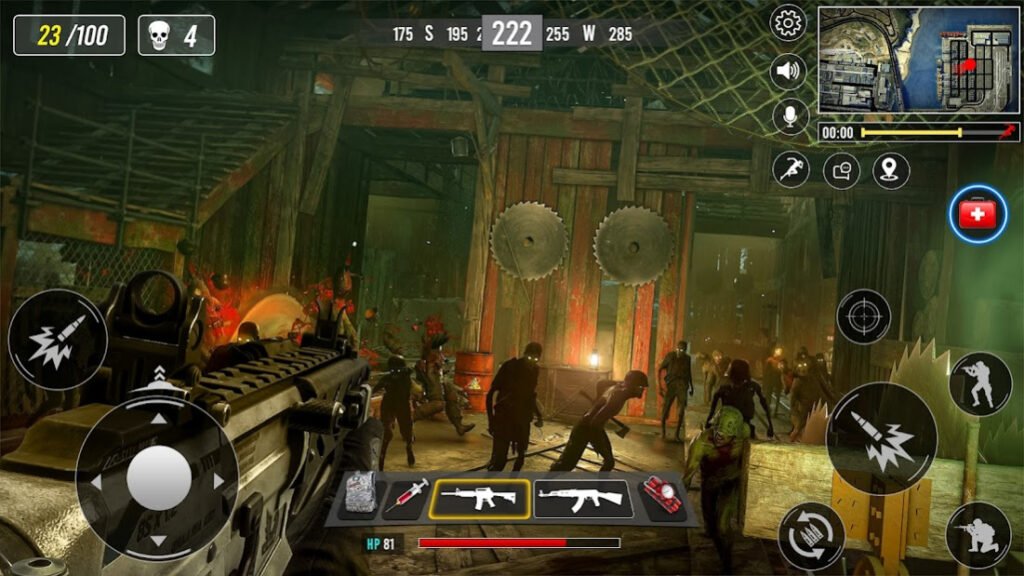1024x576 pixels.
Task: Tap the location pin marker button
Action: click(891, 170)
